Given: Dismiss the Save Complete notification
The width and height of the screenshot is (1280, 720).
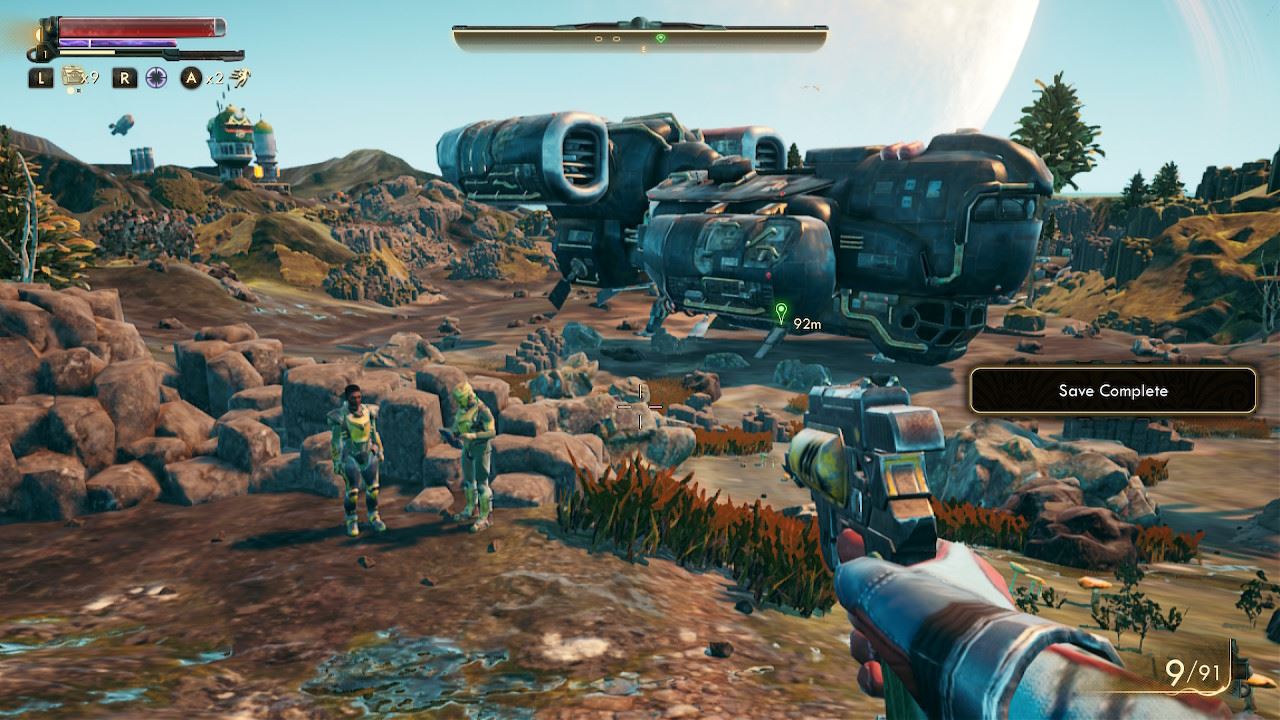Looking at the screenshot, I should (1112, 391).
